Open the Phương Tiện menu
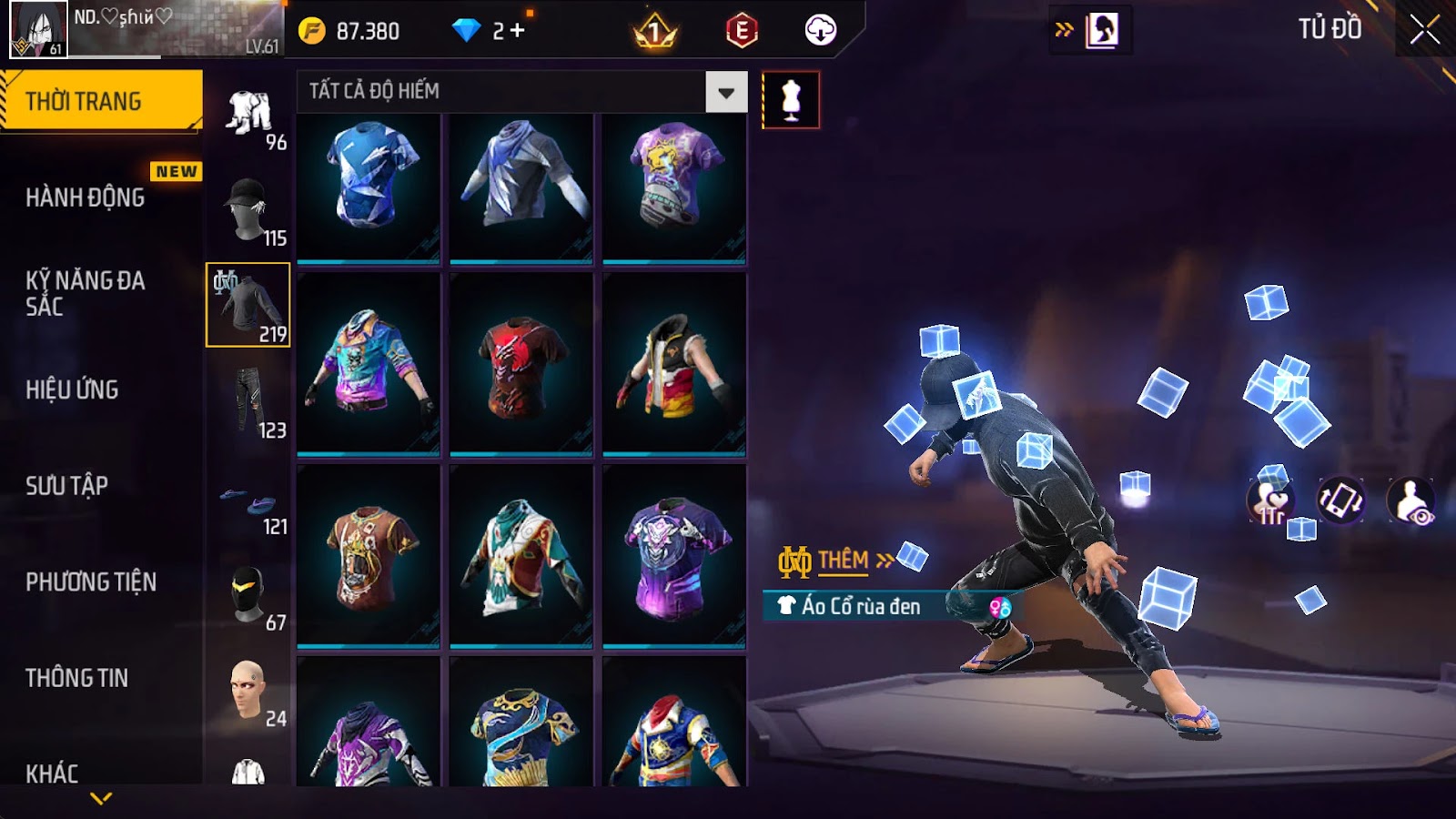Viewport: 1456px width, 819px height. (91, 581)
